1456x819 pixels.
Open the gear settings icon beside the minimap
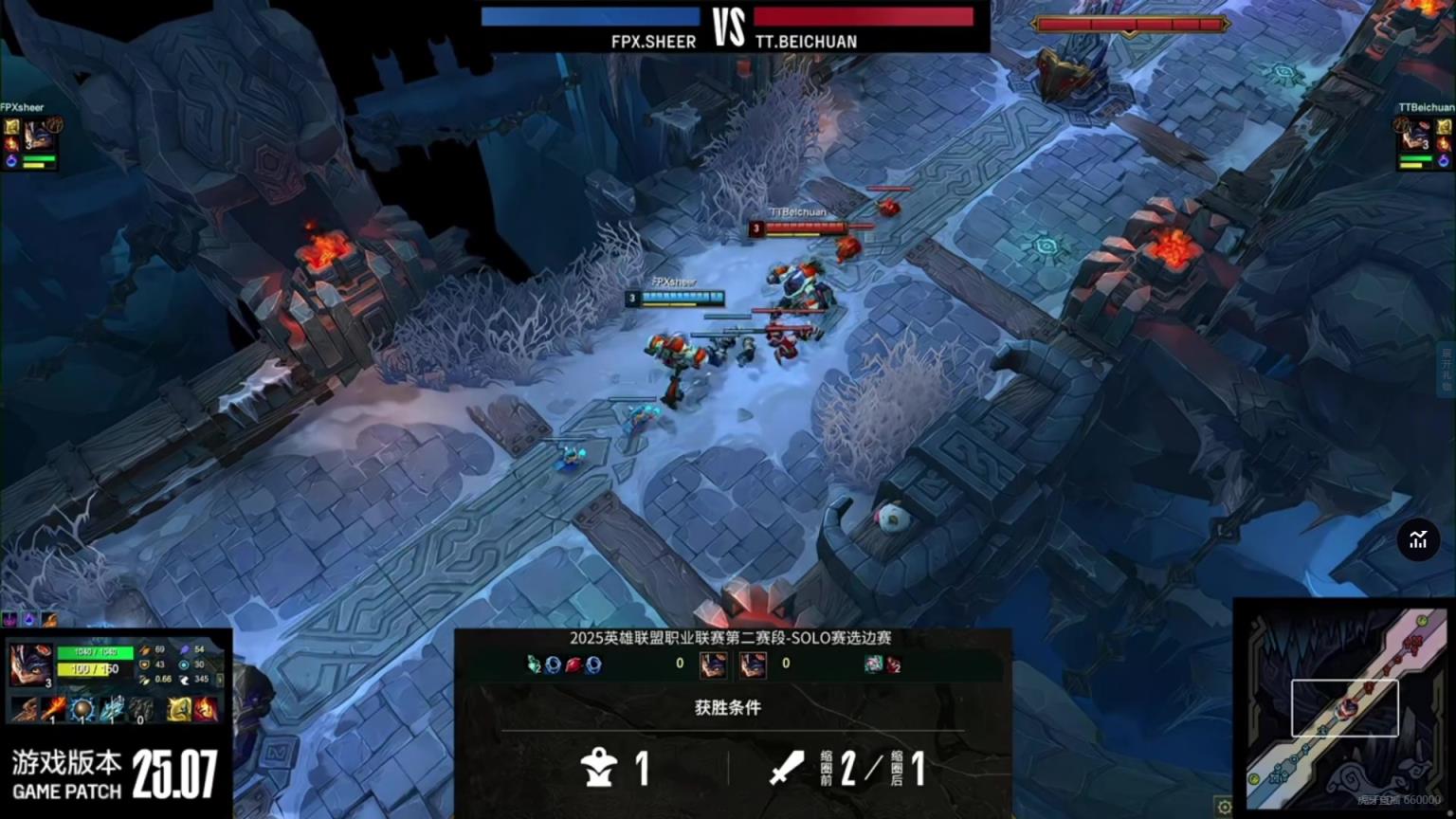(x=1224, y=808)
